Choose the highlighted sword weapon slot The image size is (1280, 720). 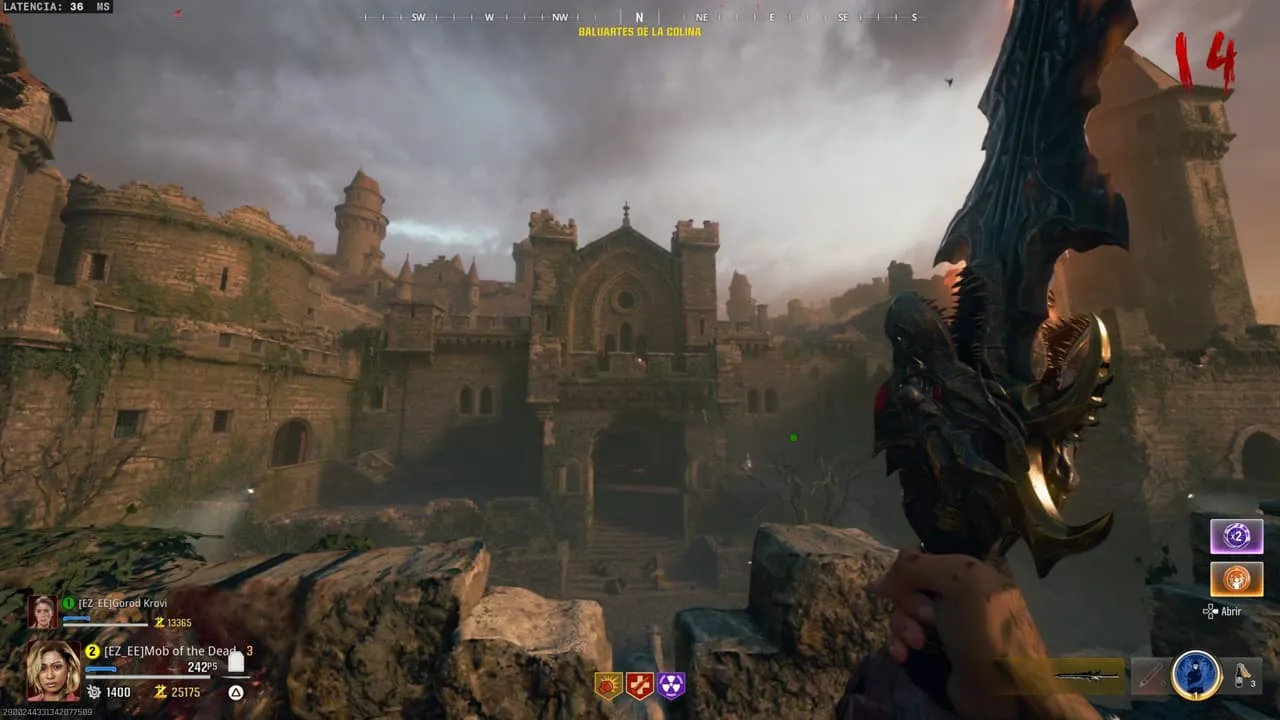[1089, 676]
